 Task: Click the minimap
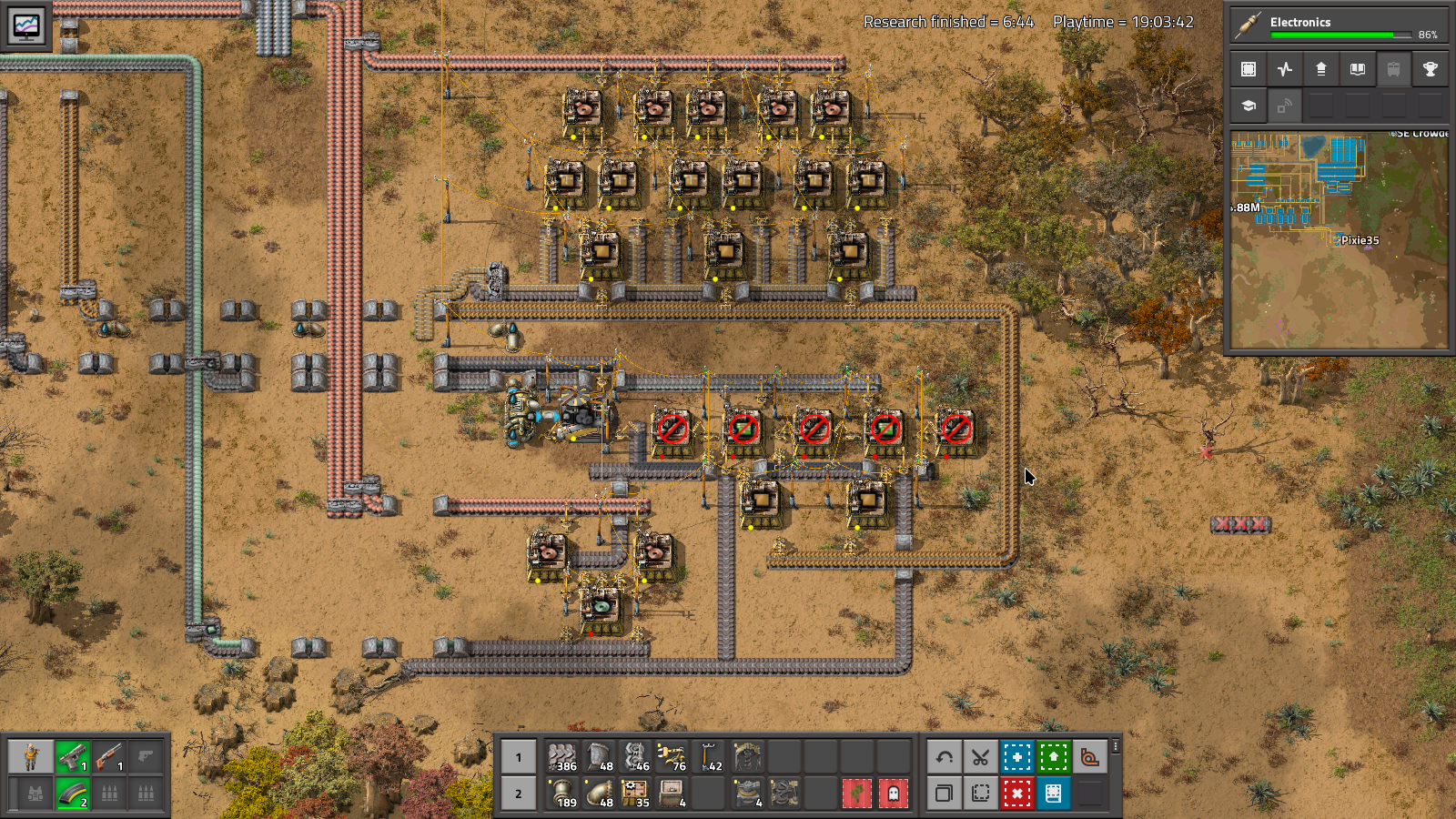pyautogui.click(x=1339, y=239)
